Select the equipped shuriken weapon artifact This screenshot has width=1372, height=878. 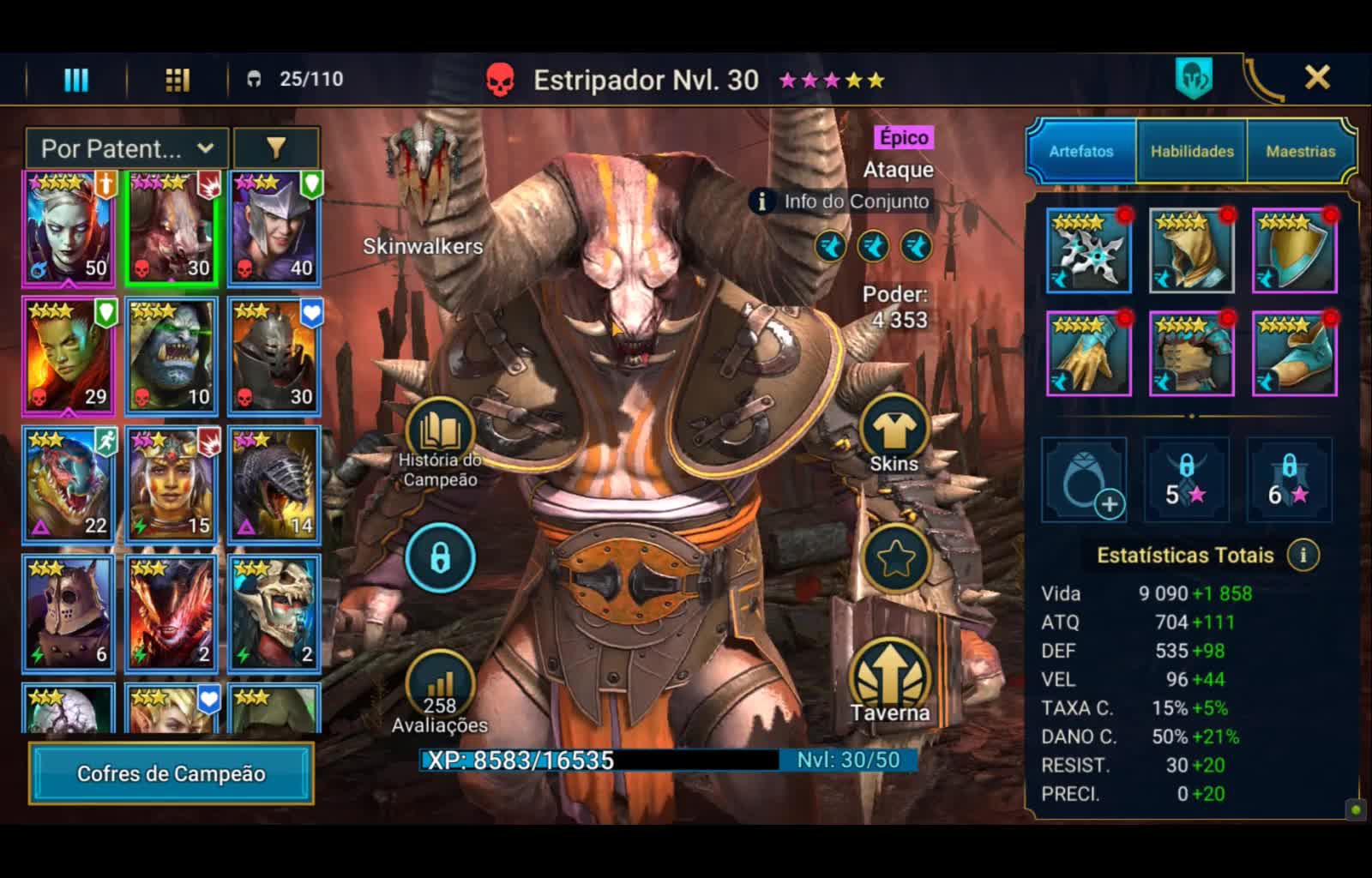click(1088, 250)
